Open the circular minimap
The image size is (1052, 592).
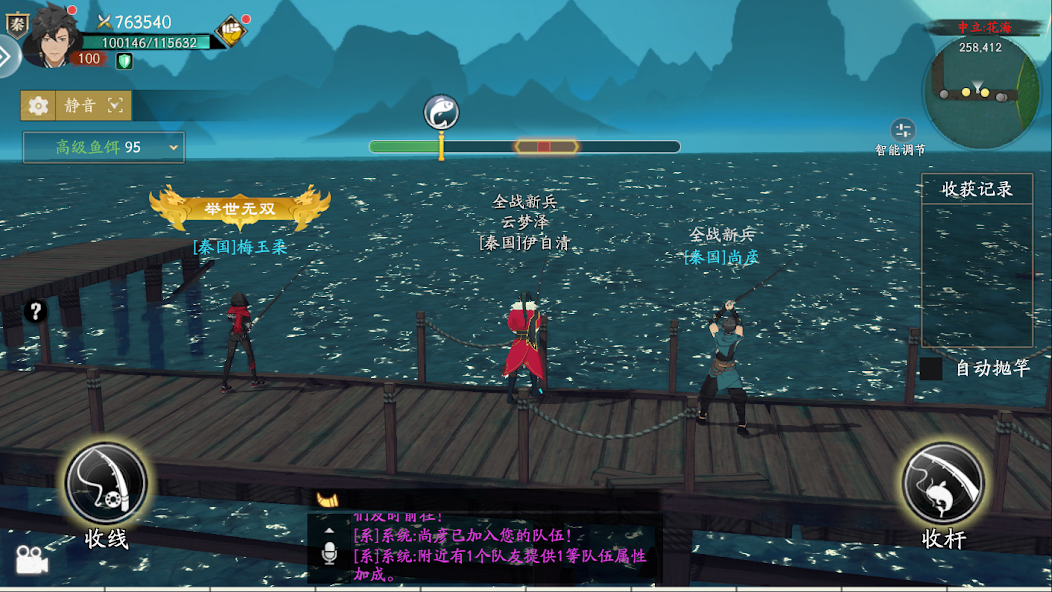pos(980,92)
